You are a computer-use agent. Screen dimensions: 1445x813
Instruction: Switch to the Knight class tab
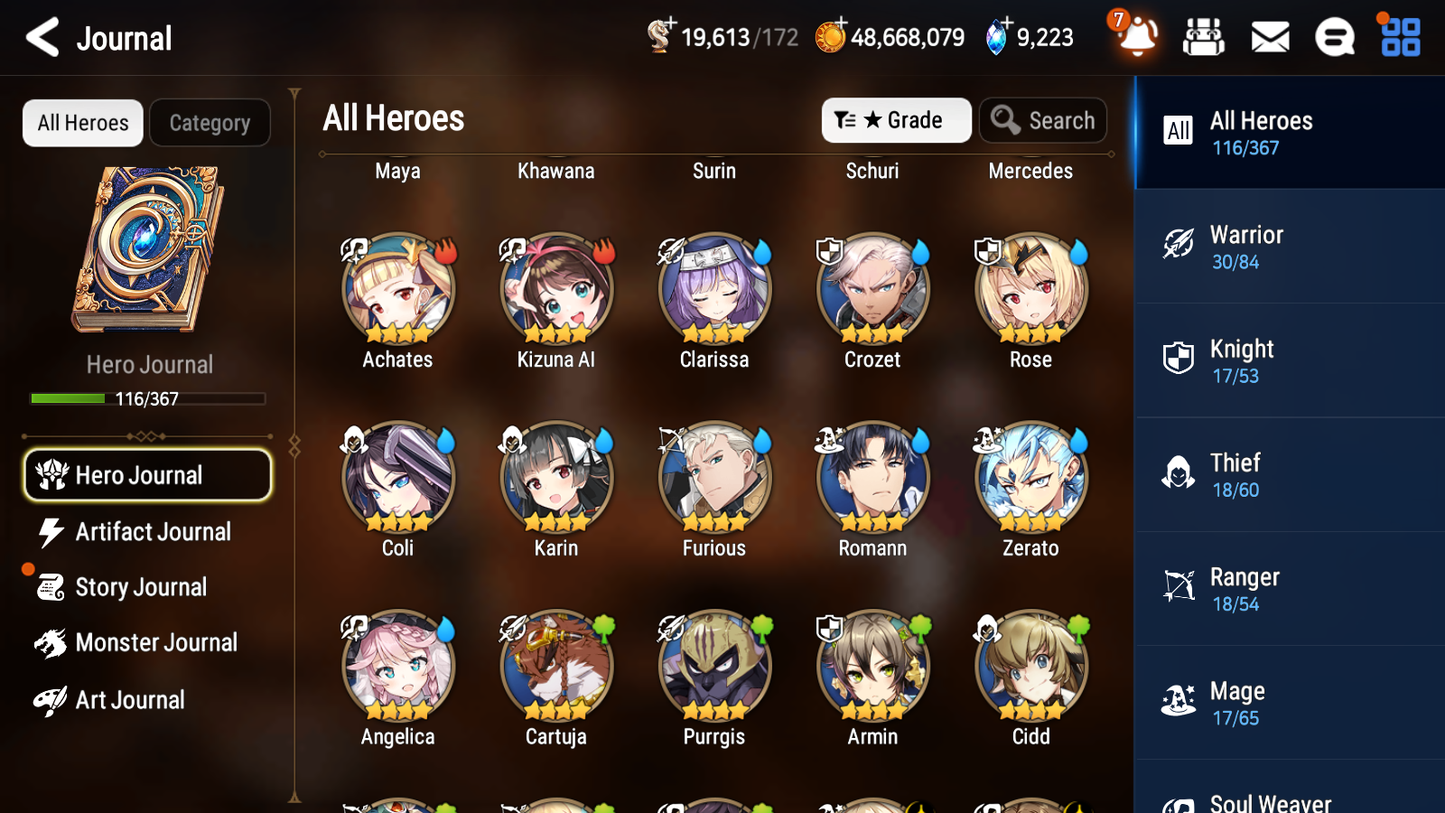tap(1289, 360)
